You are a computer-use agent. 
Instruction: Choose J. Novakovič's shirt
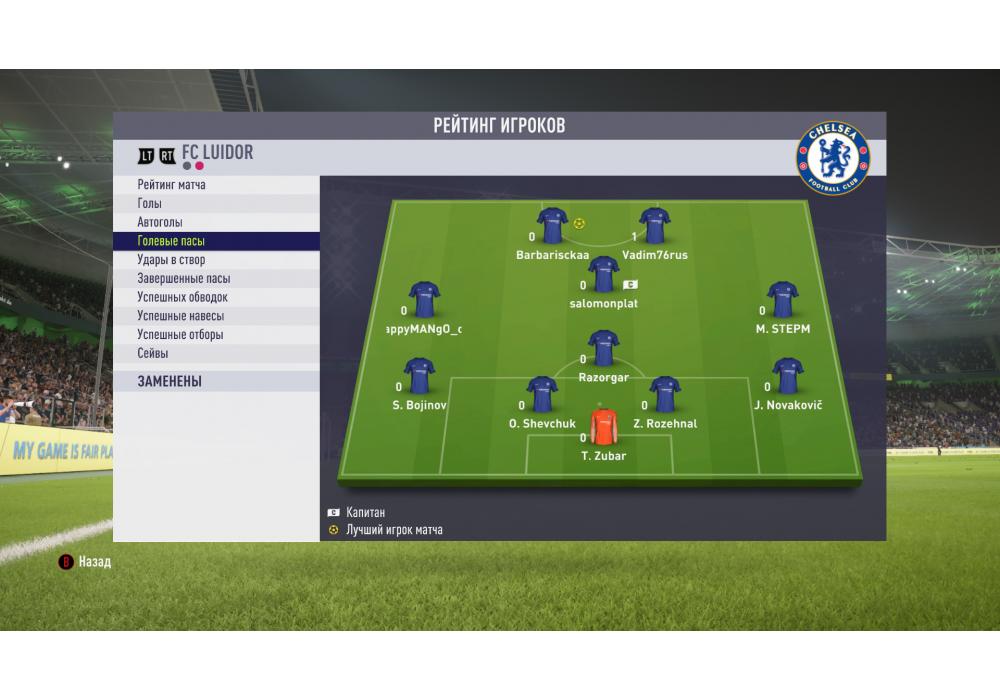coord(787,376)
